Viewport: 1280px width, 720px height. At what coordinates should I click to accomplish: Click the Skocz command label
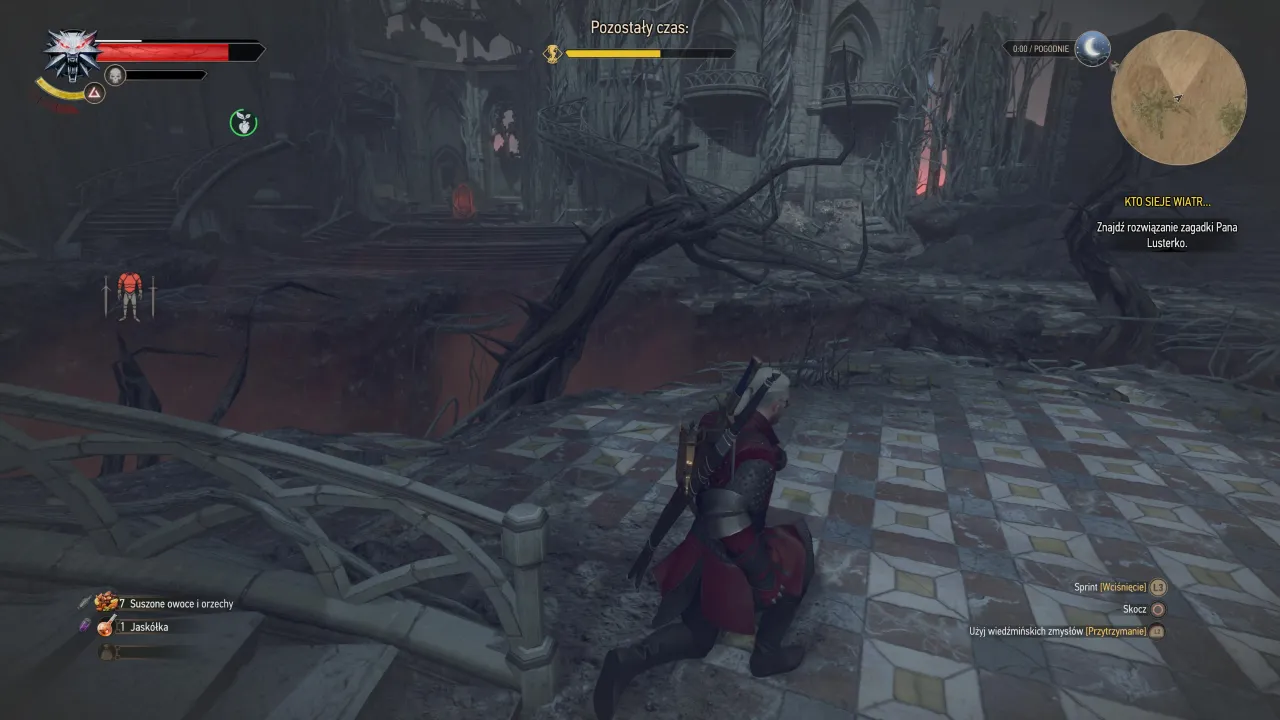click(x=1135, y=609)
